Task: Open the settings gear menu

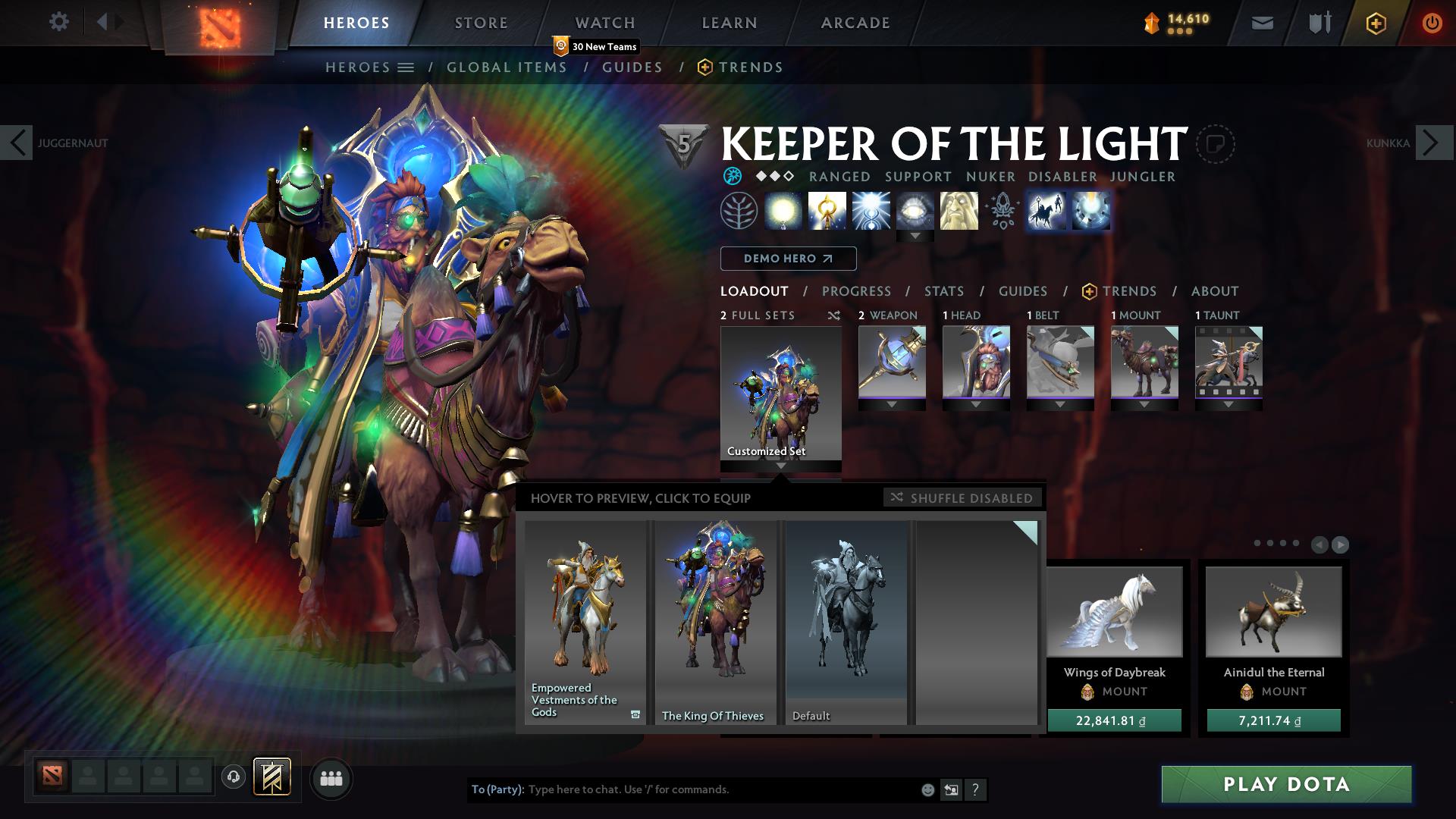Action: pyautogui.click(x=58, y=21)
